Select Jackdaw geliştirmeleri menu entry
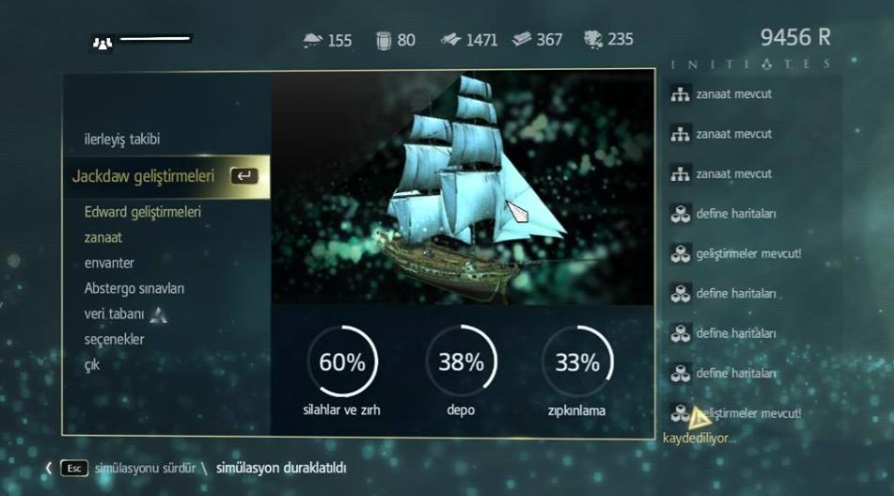 pos(144,176)
